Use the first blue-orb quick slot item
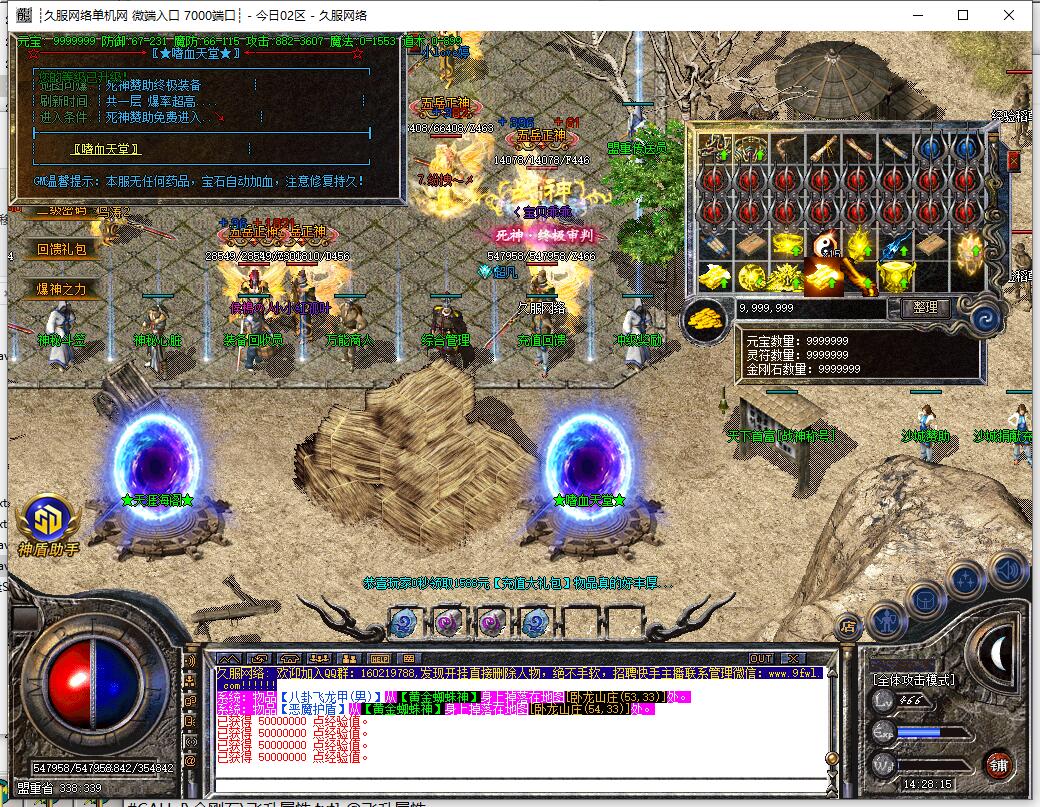1040x807 pixels. 404,624
